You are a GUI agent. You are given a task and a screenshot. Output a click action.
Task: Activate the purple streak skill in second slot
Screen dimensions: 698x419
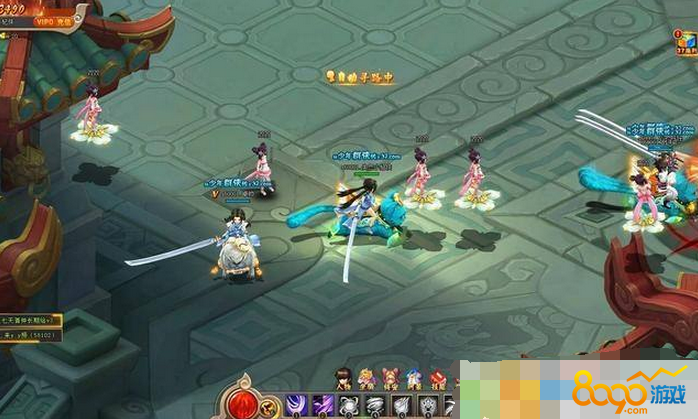pos(322,405)
